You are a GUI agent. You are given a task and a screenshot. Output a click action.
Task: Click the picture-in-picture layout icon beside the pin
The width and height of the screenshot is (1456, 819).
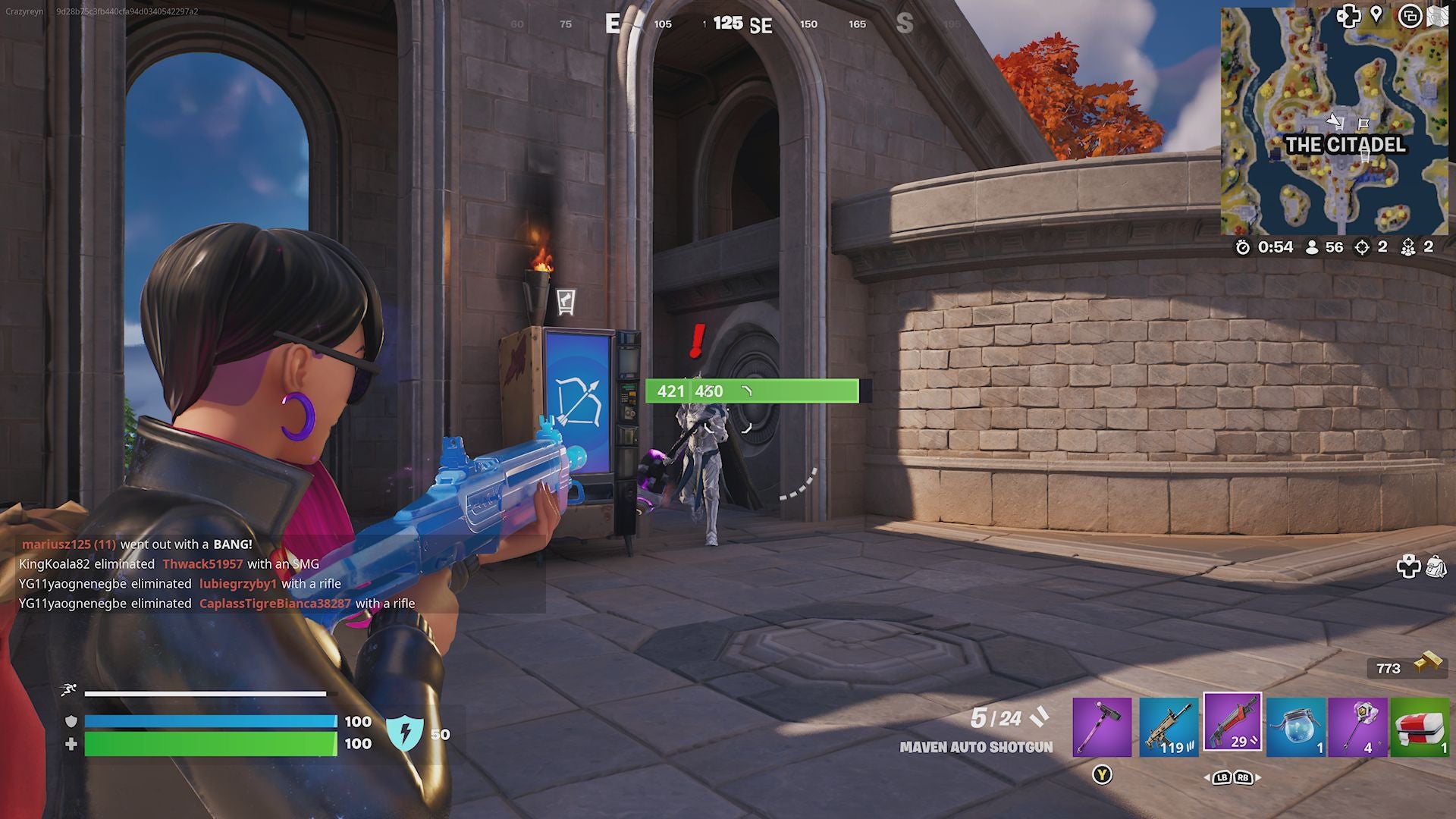1410,16
